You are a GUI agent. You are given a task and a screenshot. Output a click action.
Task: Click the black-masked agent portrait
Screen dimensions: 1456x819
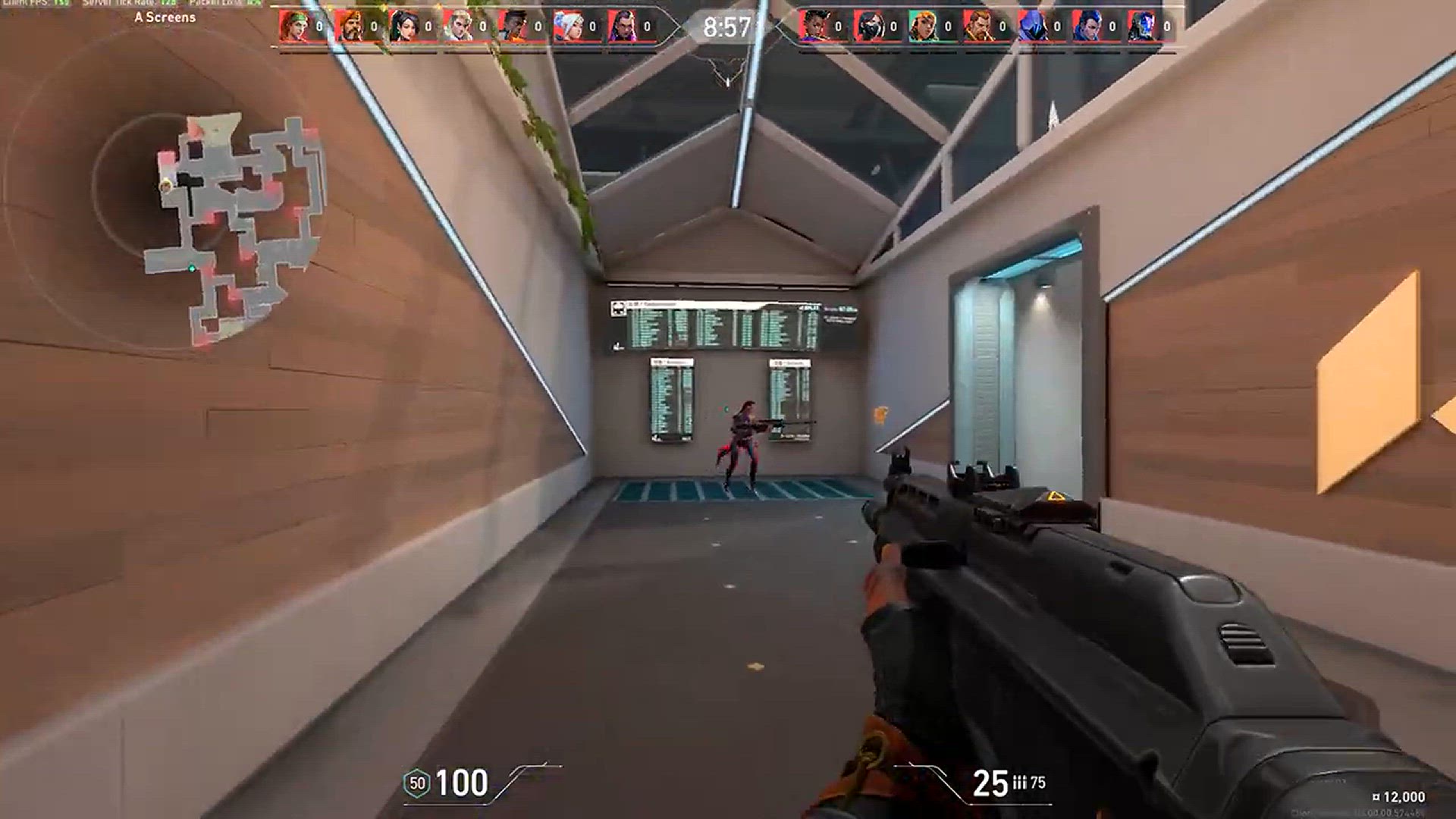(868, 27)
